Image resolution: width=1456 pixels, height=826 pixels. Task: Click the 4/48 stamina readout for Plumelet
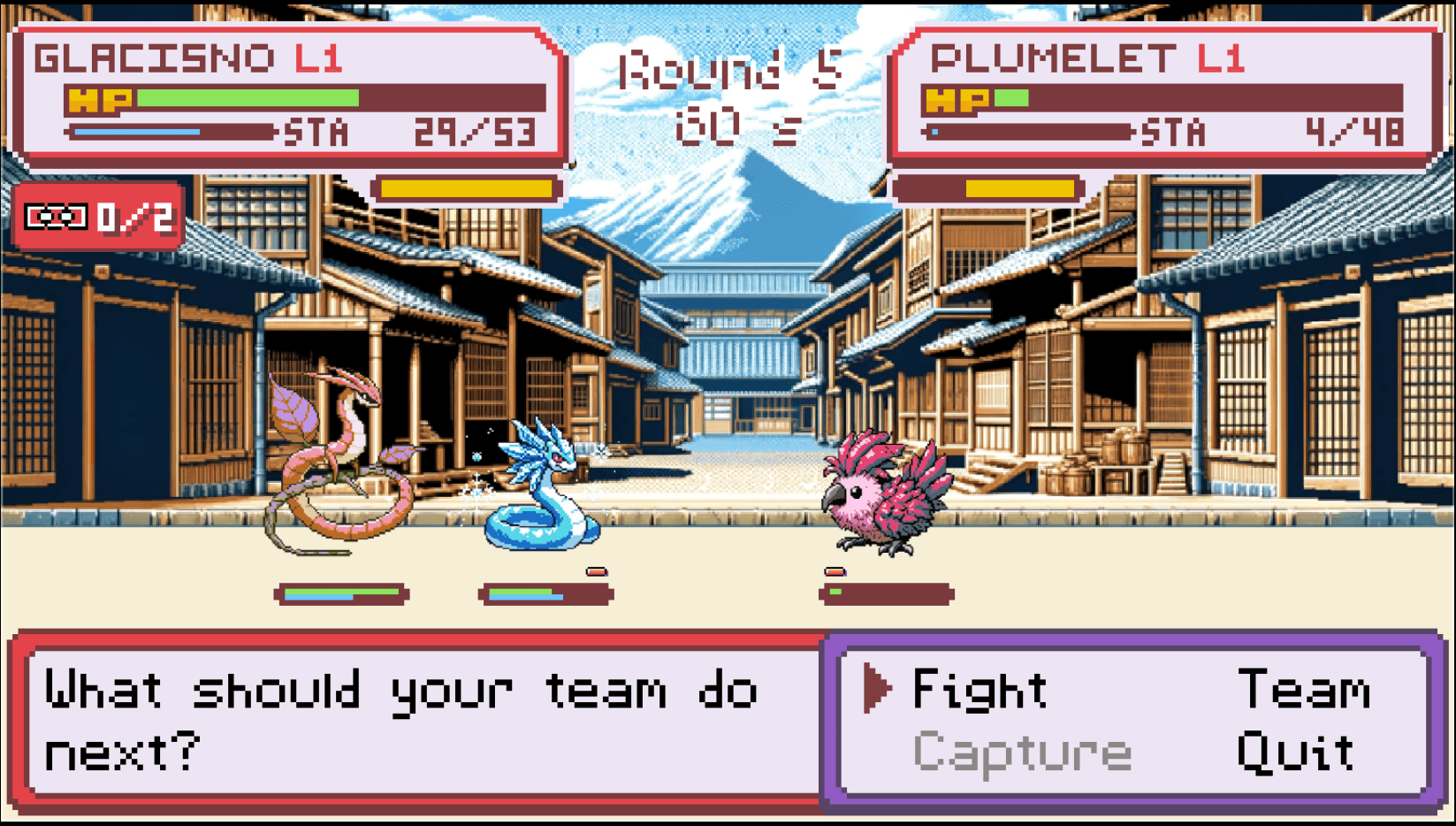click(1355, 131)
